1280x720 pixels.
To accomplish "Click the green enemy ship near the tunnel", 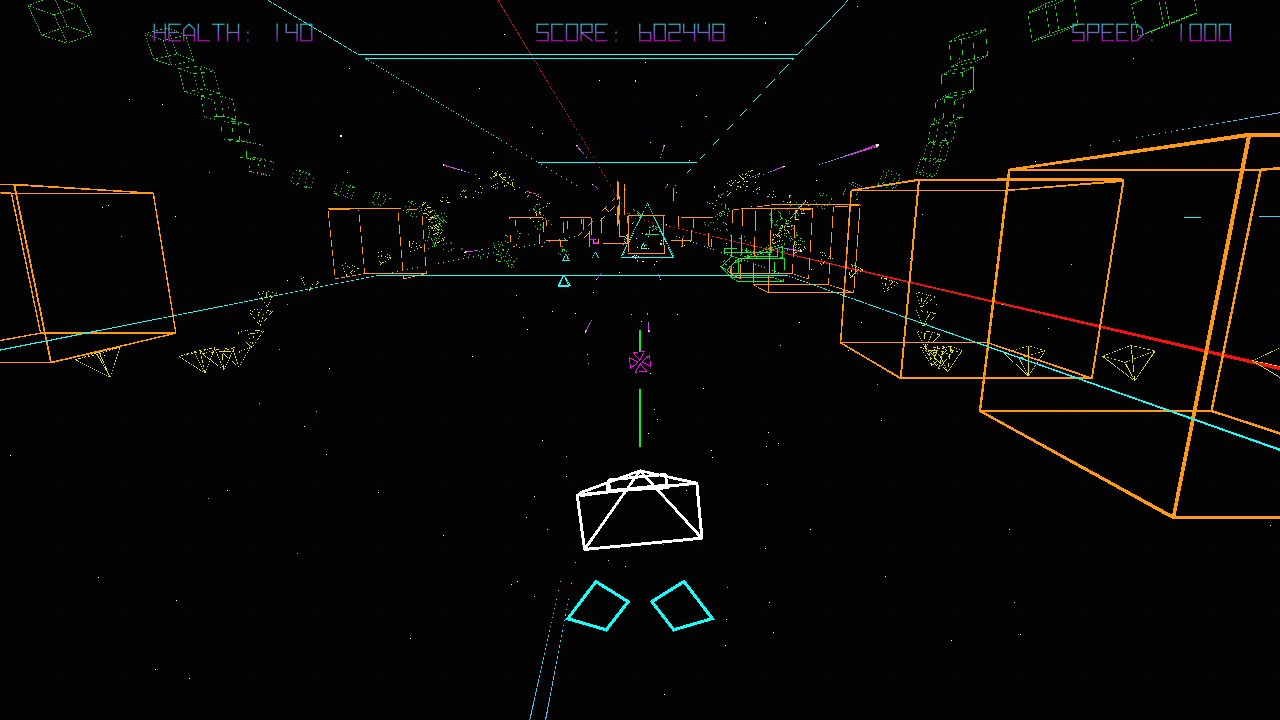I will point(755,265).
